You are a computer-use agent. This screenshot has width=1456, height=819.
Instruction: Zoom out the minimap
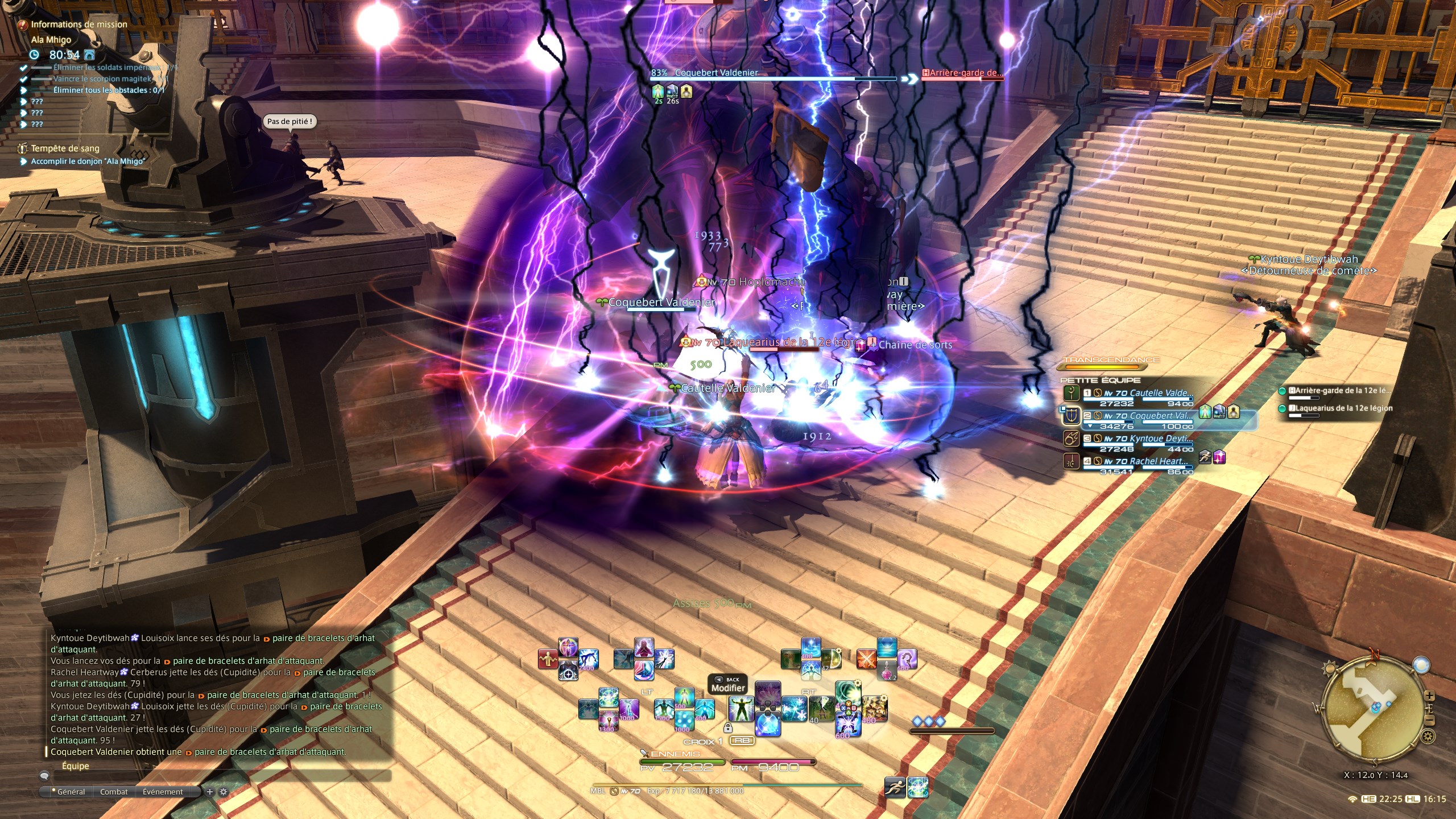(x=1430, y=721)
